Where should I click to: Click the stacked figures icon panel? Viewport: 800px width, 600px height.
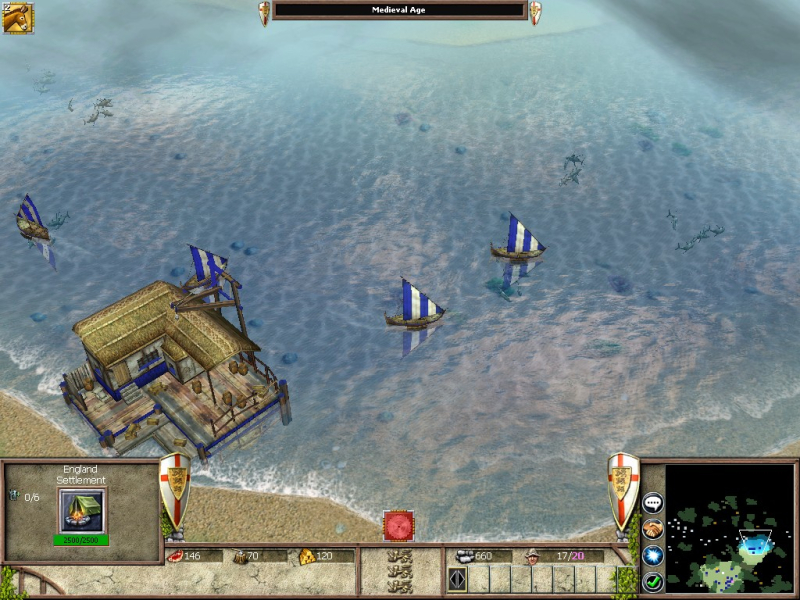click(x=400, y=573)
